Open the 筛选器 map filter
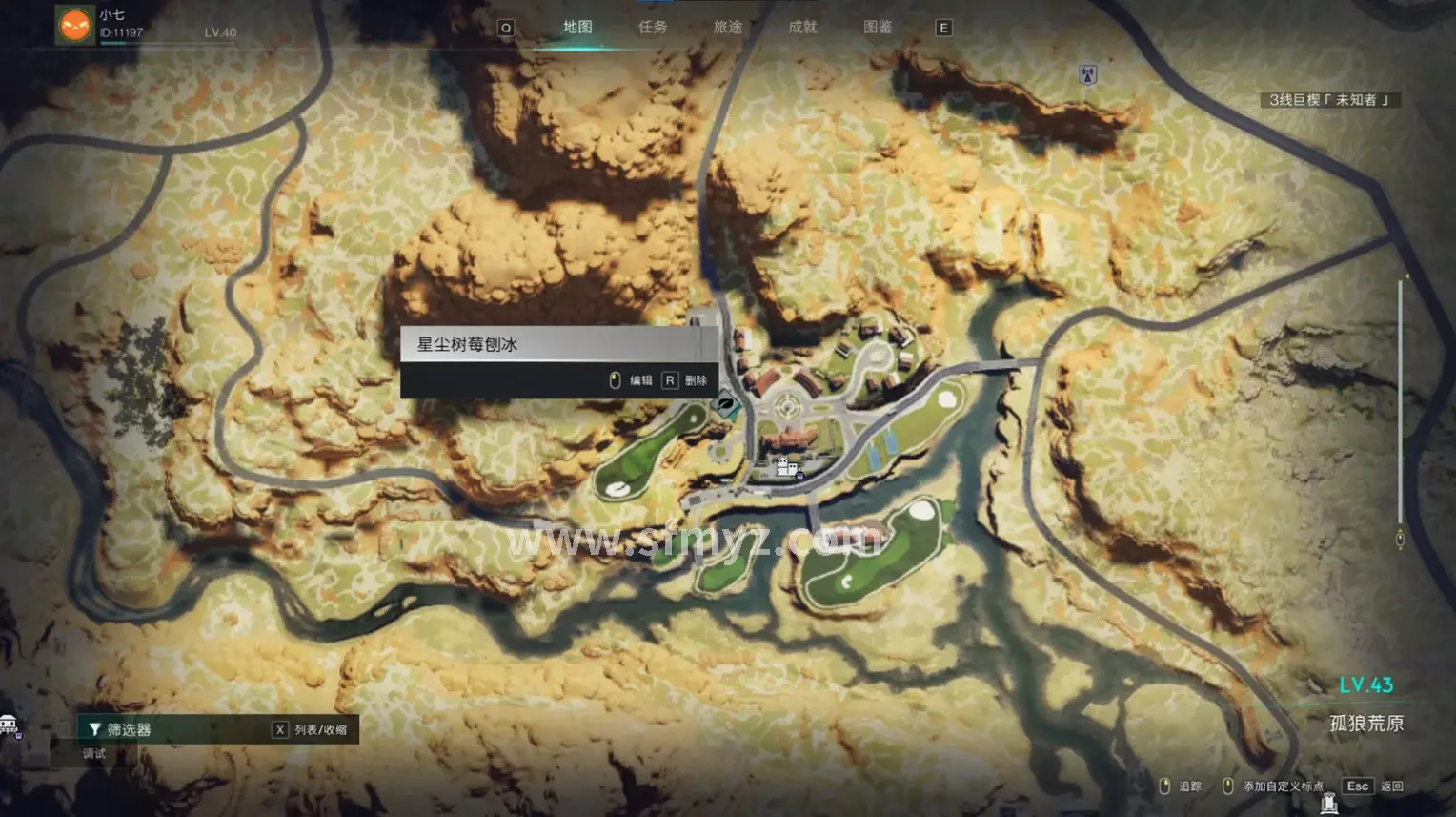This screenshot has height=817, width=1456. [x=121, y=729]
